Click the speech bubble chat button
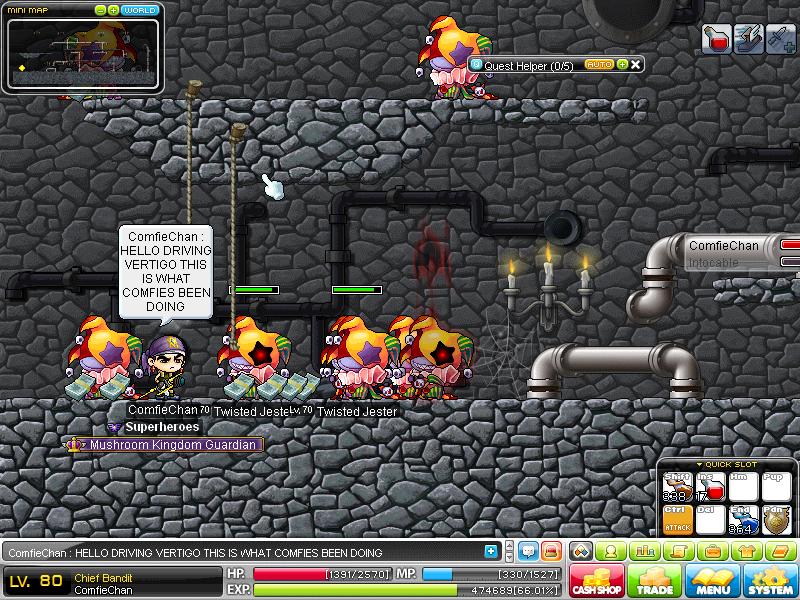800x600 pixels. point(526,551)
